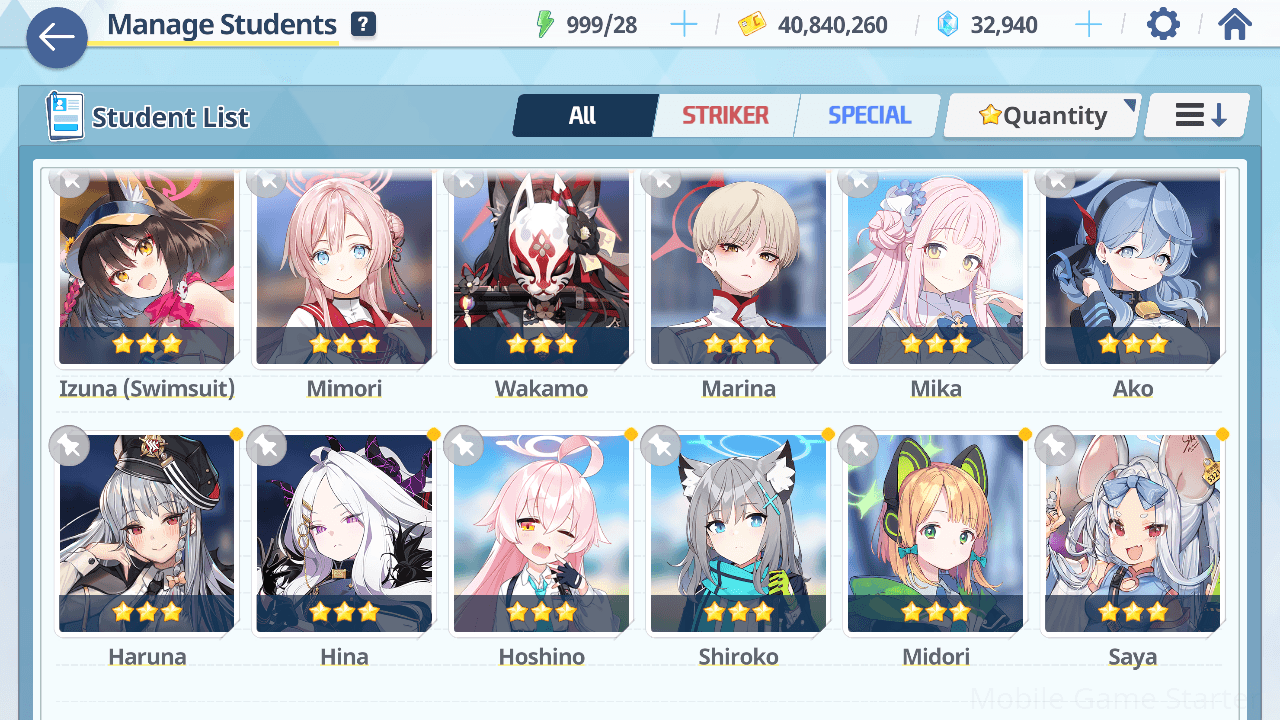Select Izuna (Swimsuit) student card
1280x720 pixels.
(x=147, y=270)
